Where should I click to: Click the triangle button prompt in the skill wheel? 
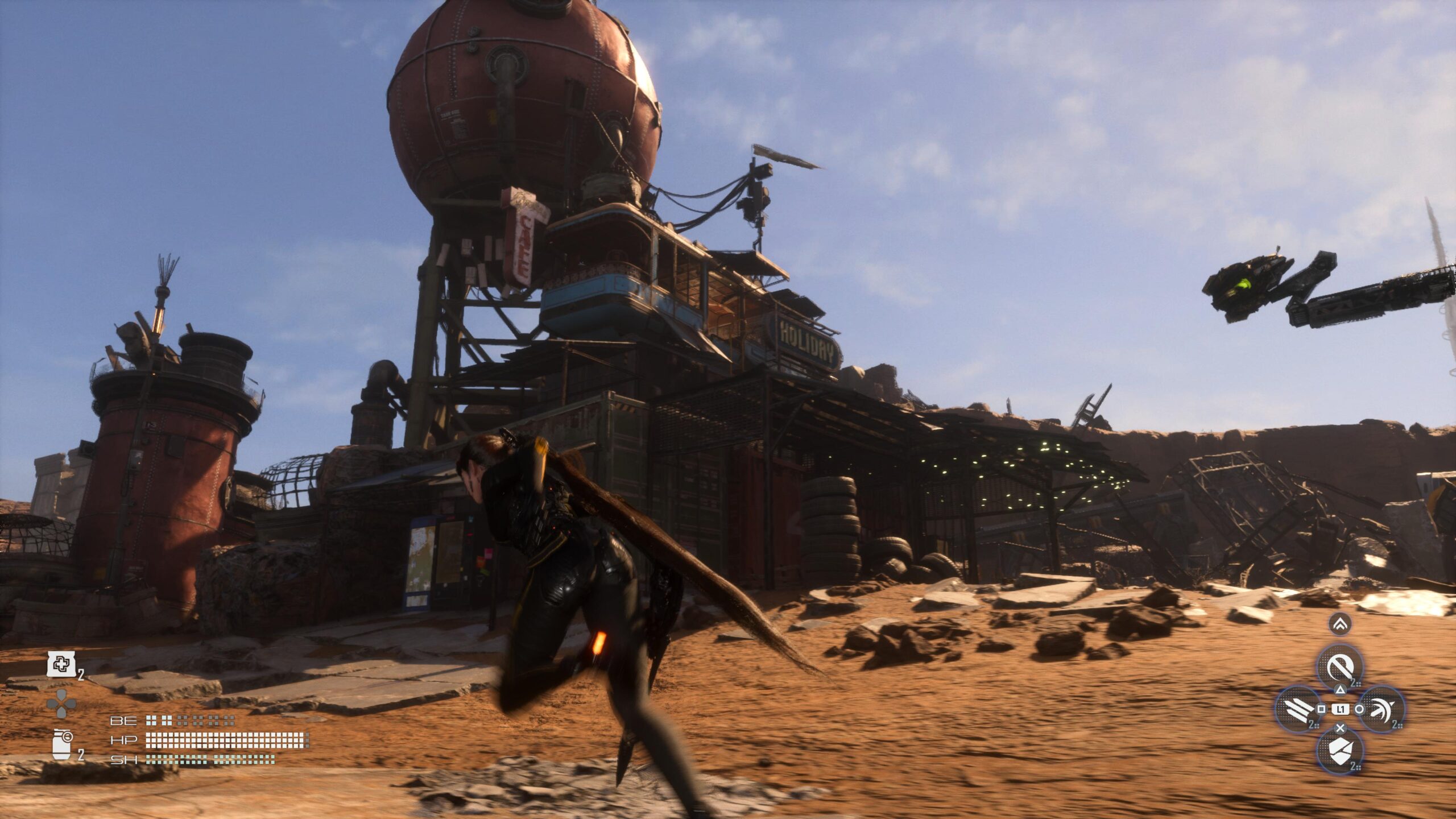click(x=1340, y=690)
